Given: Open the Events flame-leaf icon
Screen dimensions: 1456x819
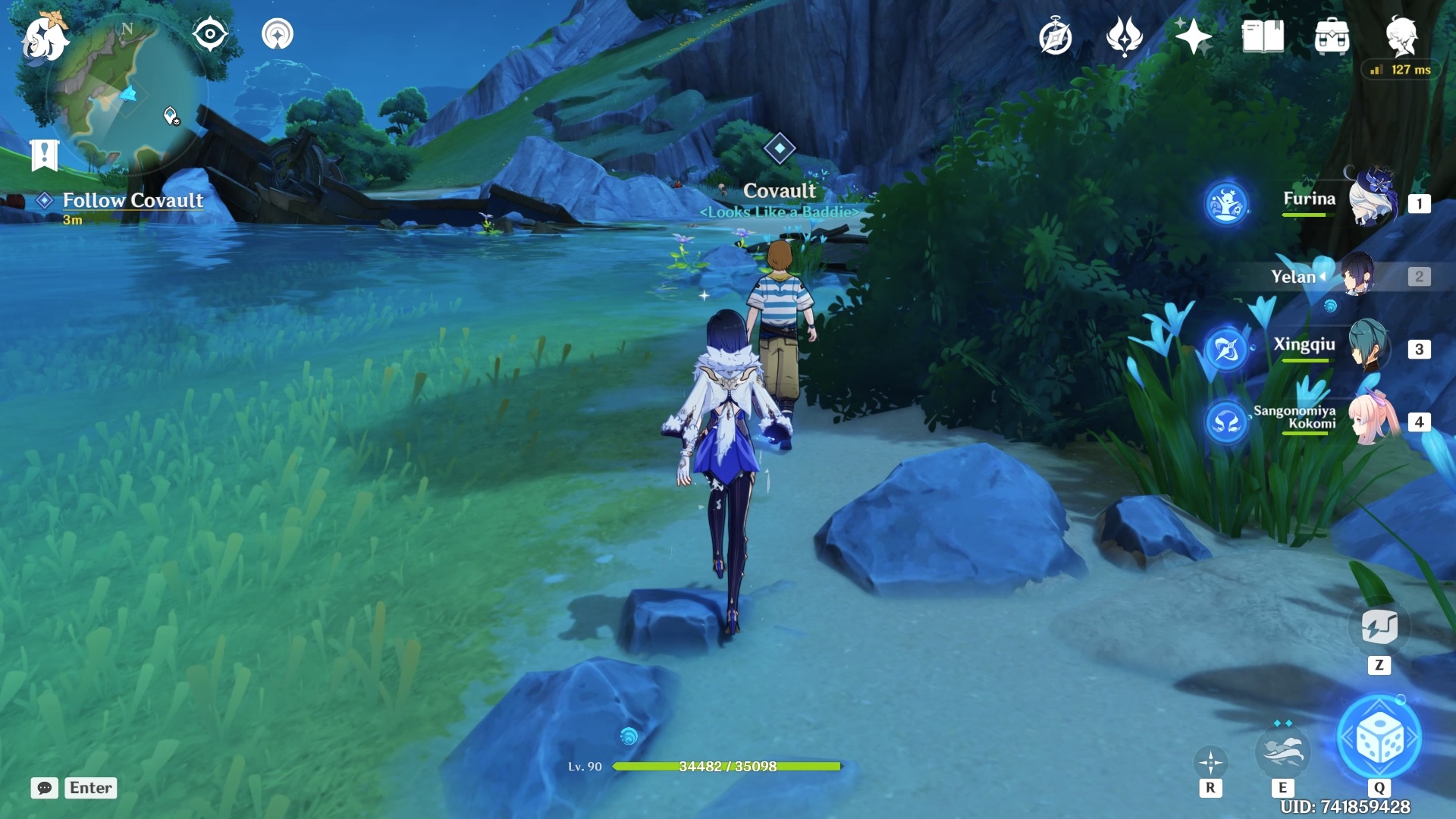Looking at the screenshot, I should click(x=1124, y=36).
